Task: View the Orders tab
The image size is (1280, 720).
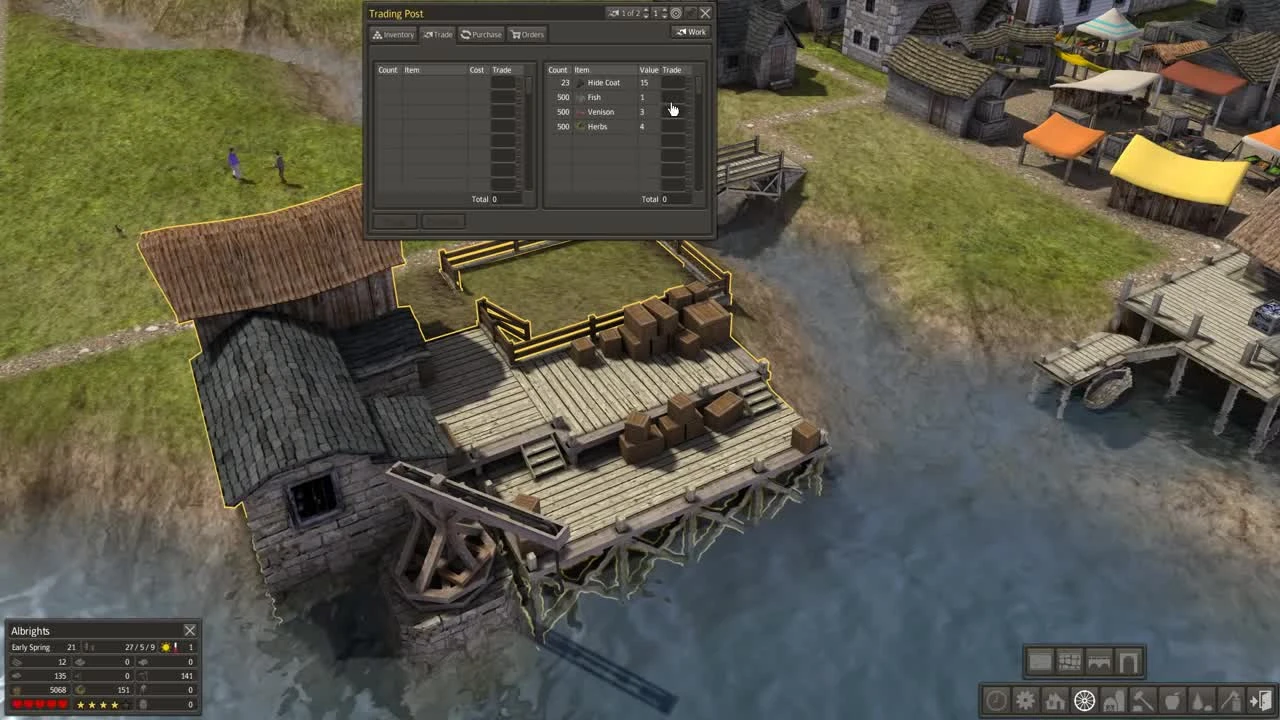Action: coord(528,34)
